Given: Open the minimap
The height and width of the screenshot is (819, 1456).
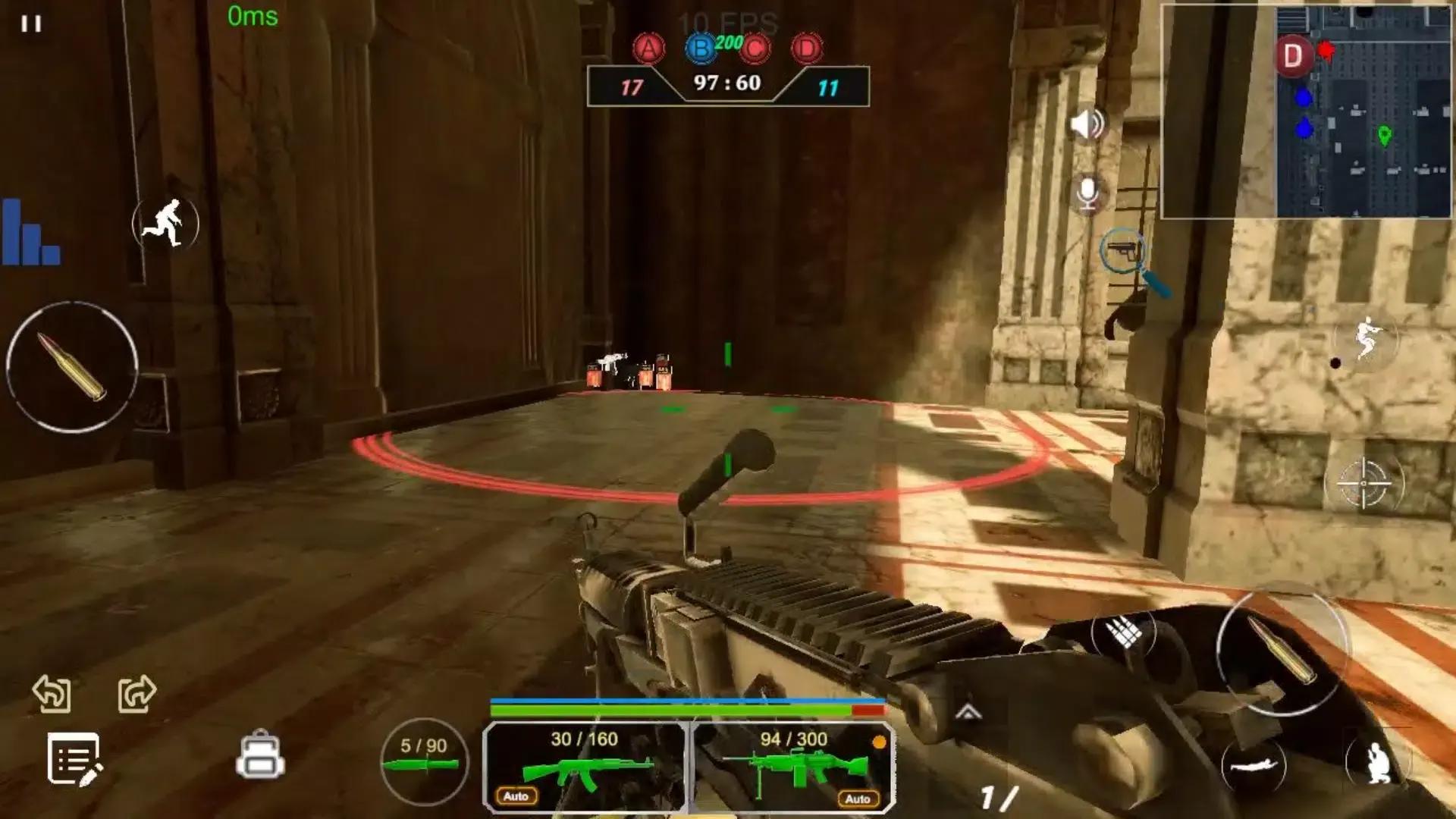Looking at the screenshot, I should (x=1306, y=111).
